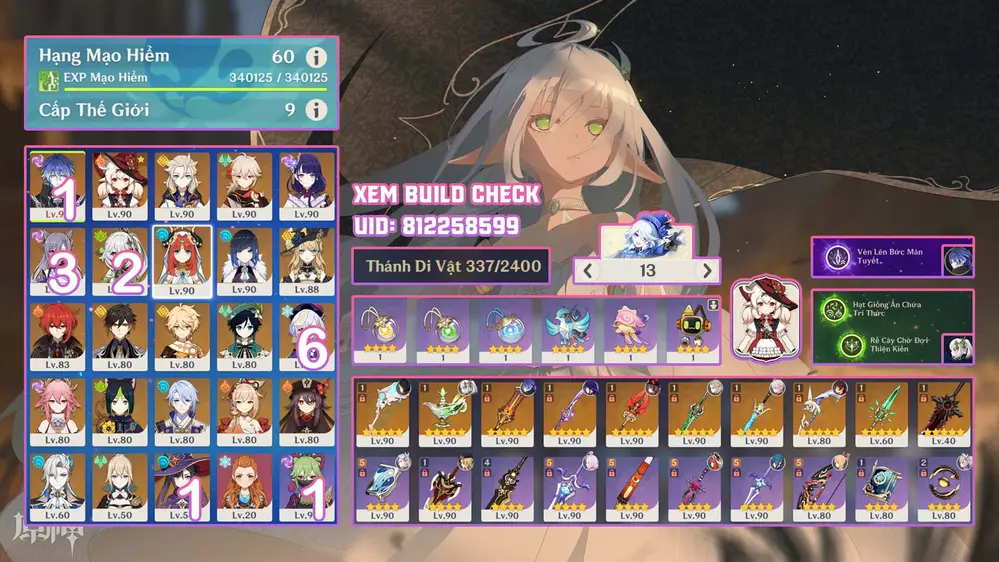Select Klee's portrait in the character grid
The height and width of the screenshot is (562, 999).
[119, 185]
